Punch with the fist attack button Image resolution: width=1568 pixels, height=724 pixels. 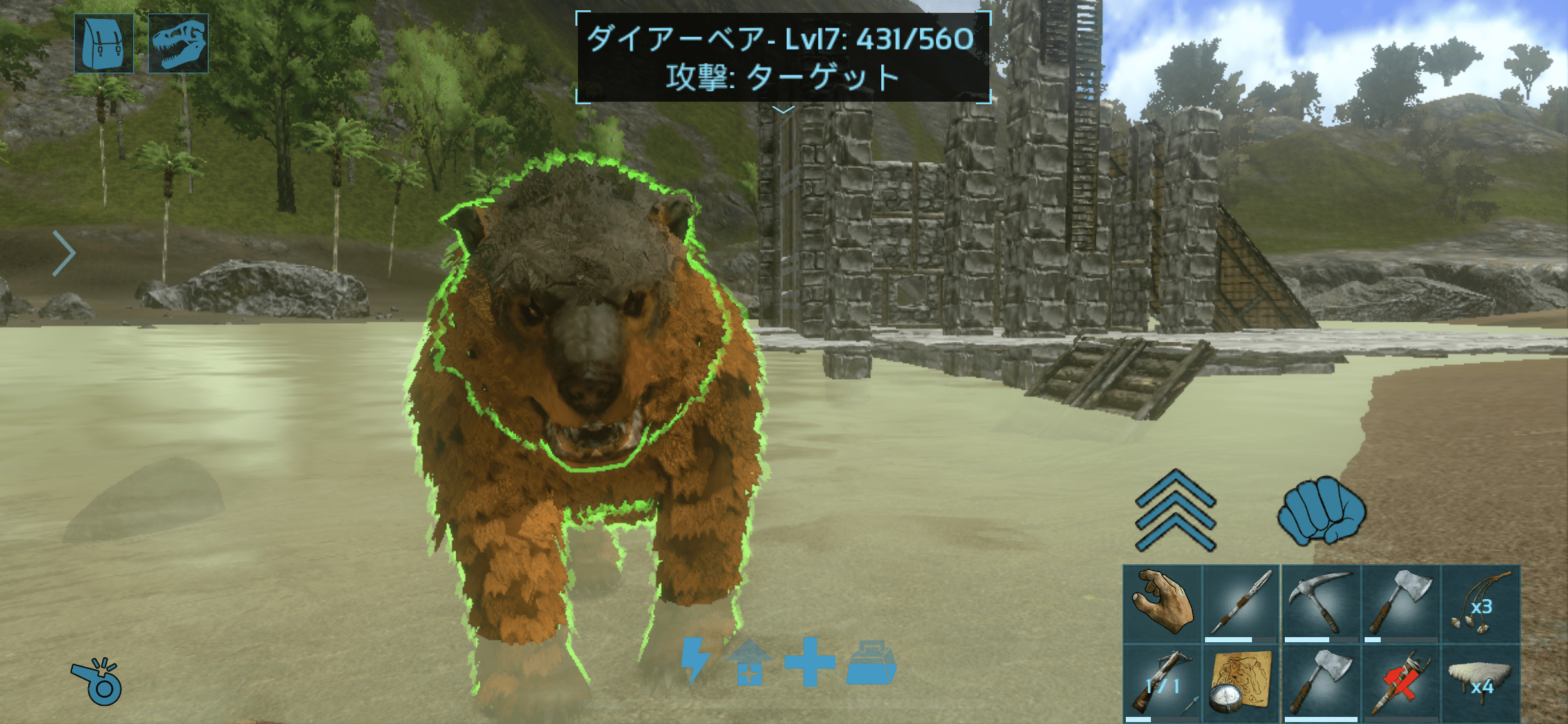[1321, 510]
